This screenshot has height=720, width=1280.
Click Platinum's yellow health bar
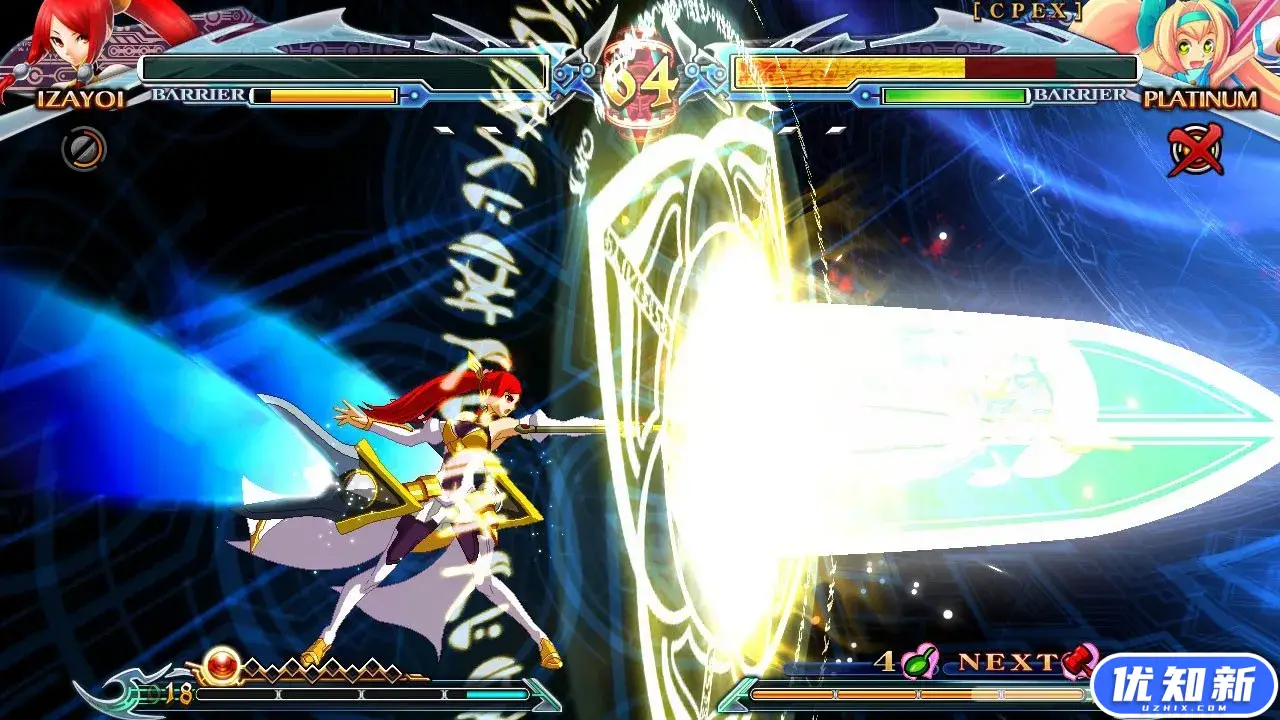(x=850, y=70)
